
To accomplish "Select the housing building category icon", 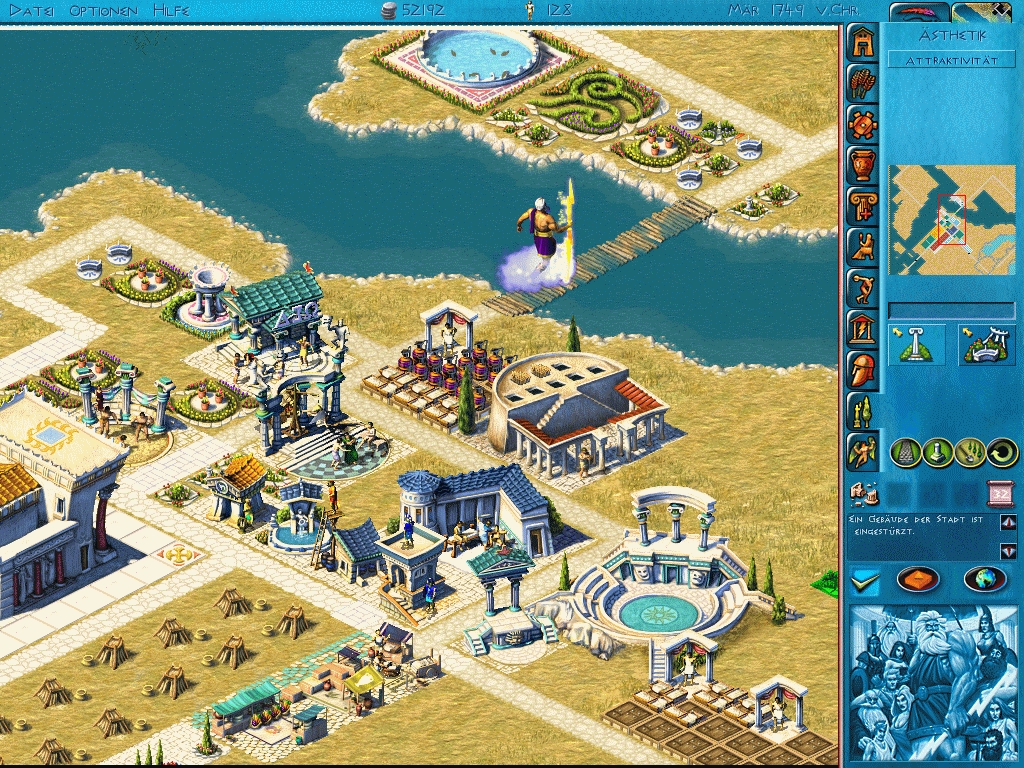I will point(862,41).
